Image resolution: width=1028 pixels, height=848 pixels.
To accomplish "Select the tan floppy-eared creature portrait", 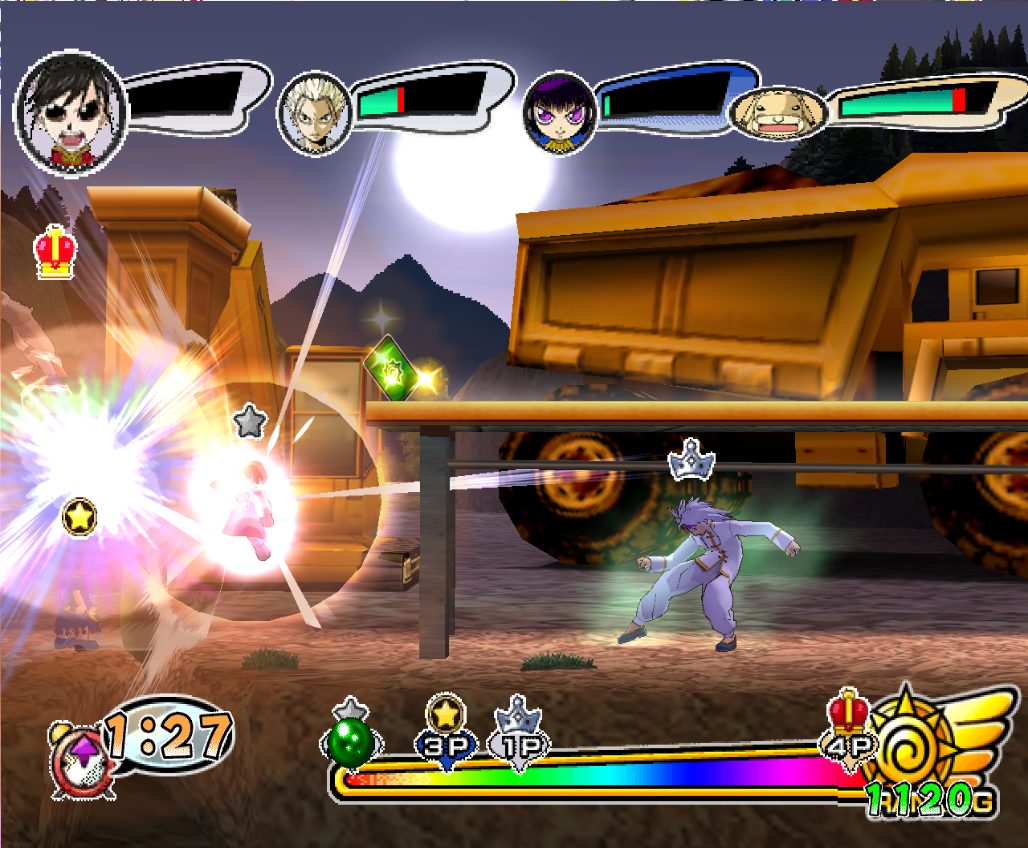I will pos(778,112).
